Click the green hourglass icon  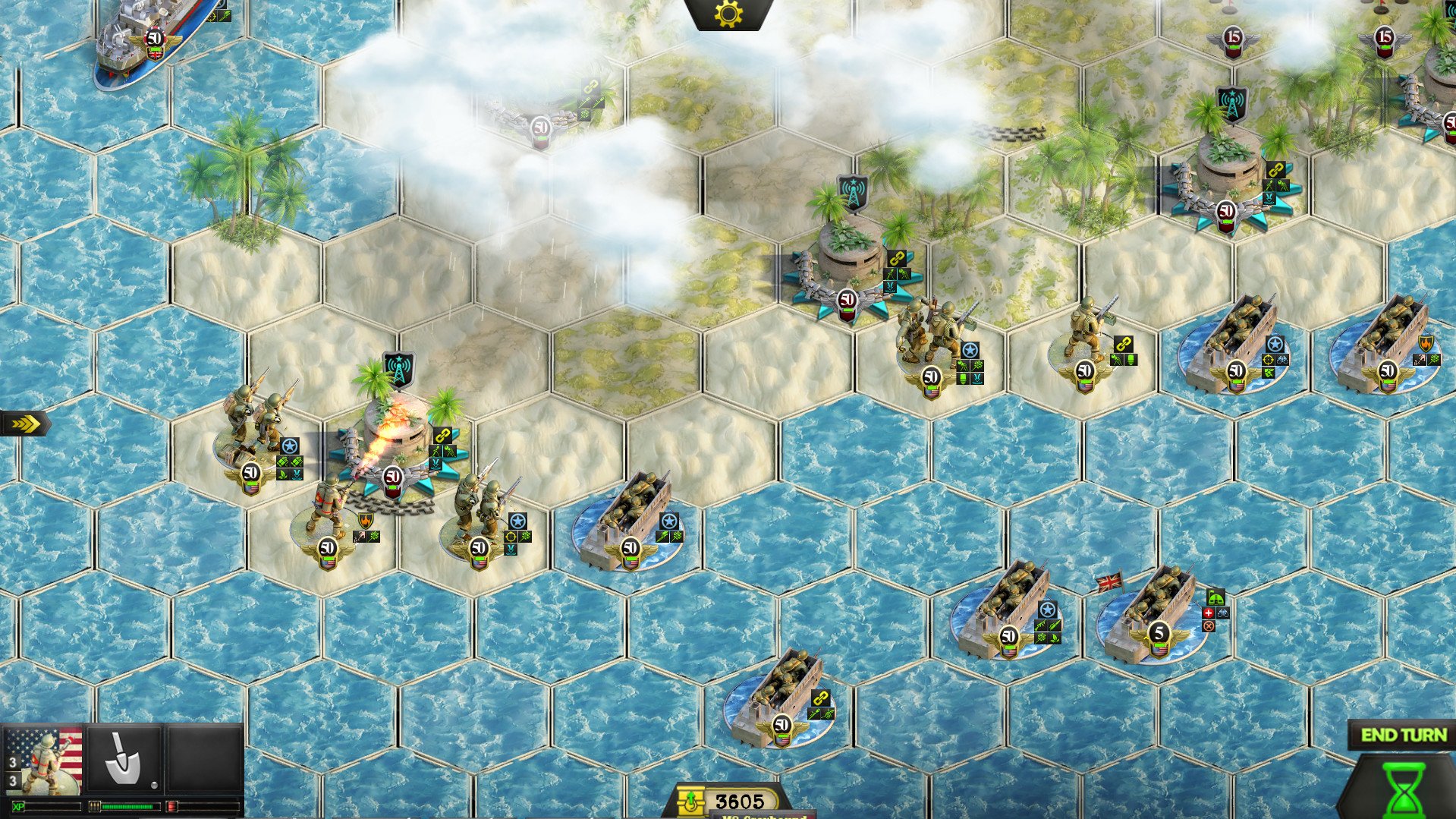click(x=1403, y=789)
